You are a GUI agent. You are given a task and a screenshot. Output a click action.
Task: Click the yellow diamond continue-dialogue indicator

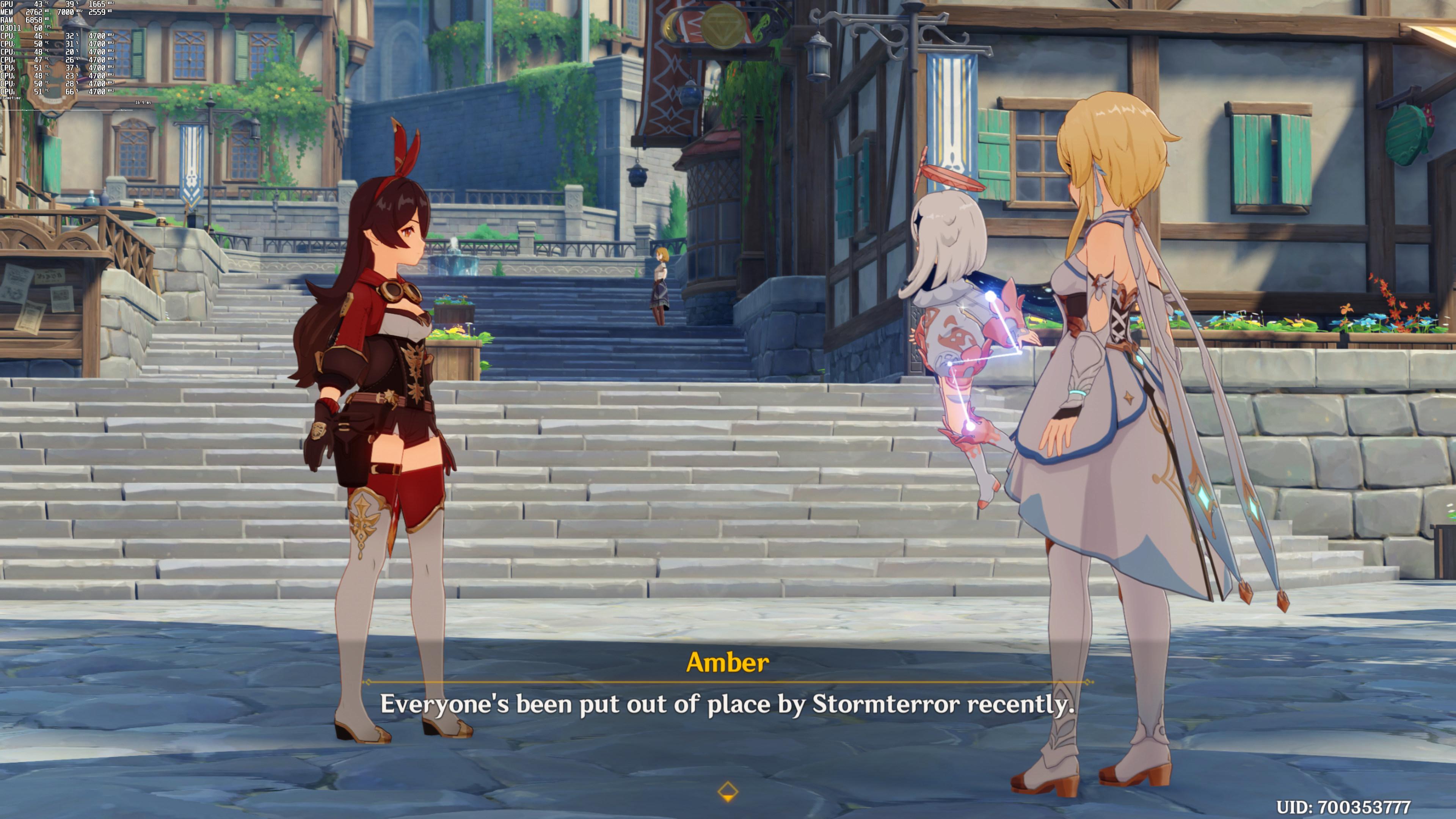tap(728, 791)
